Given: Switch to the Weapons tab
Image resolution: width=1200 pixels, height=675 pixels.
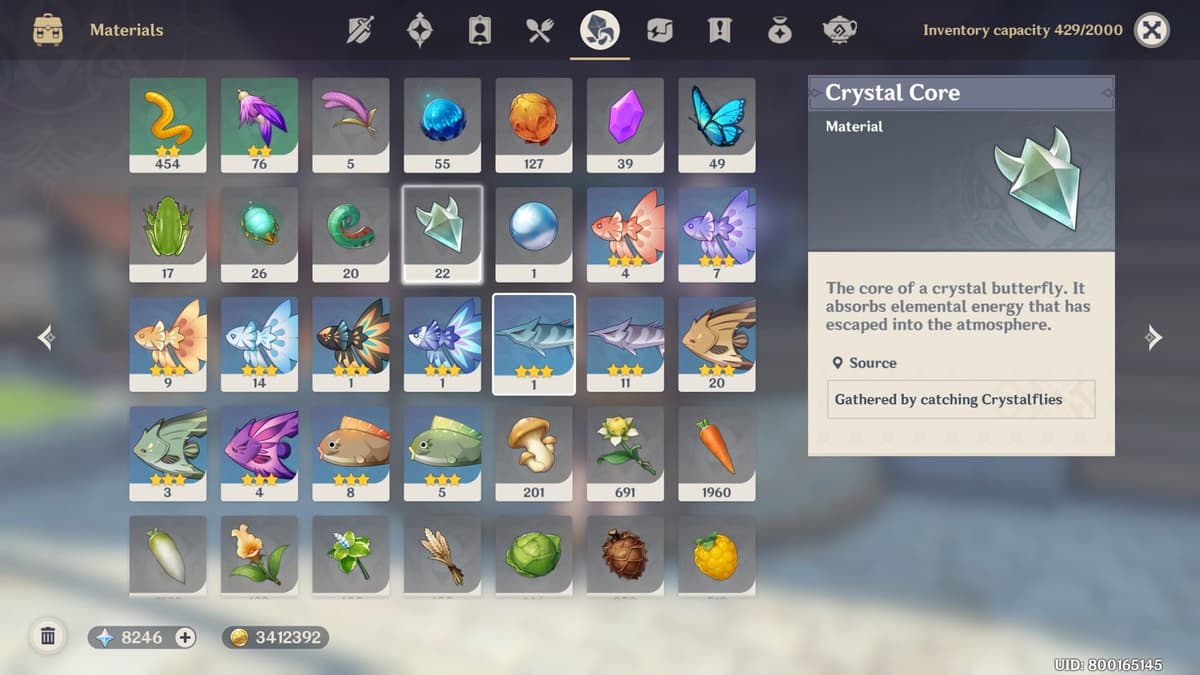Looking at the screenshot, I should point(360,30).
